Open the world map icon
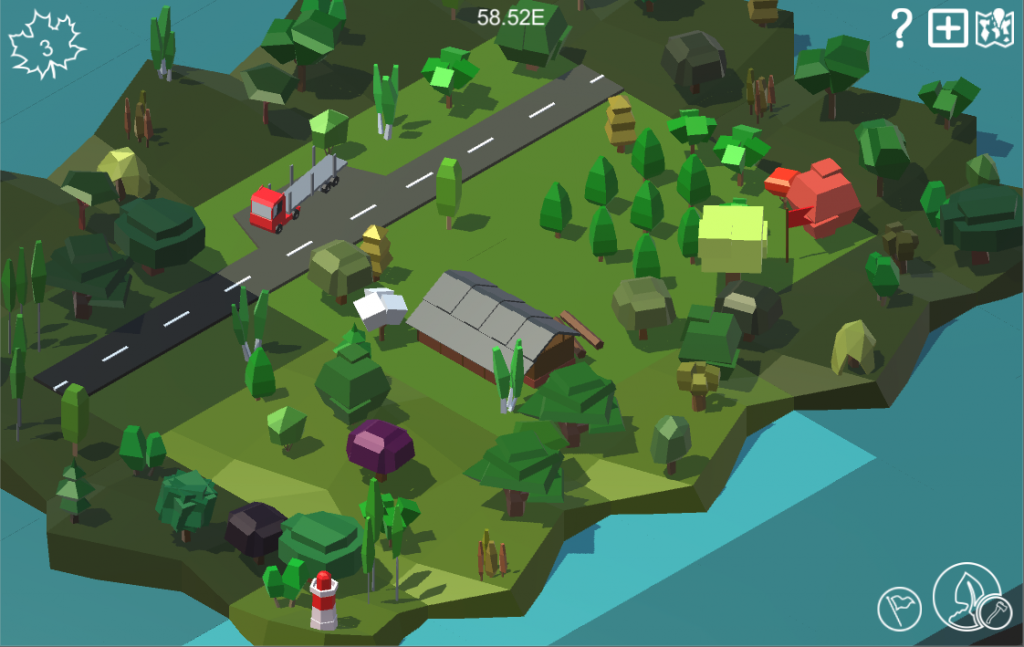Screen dimensions: 1024x647 [x=994, y=29]
